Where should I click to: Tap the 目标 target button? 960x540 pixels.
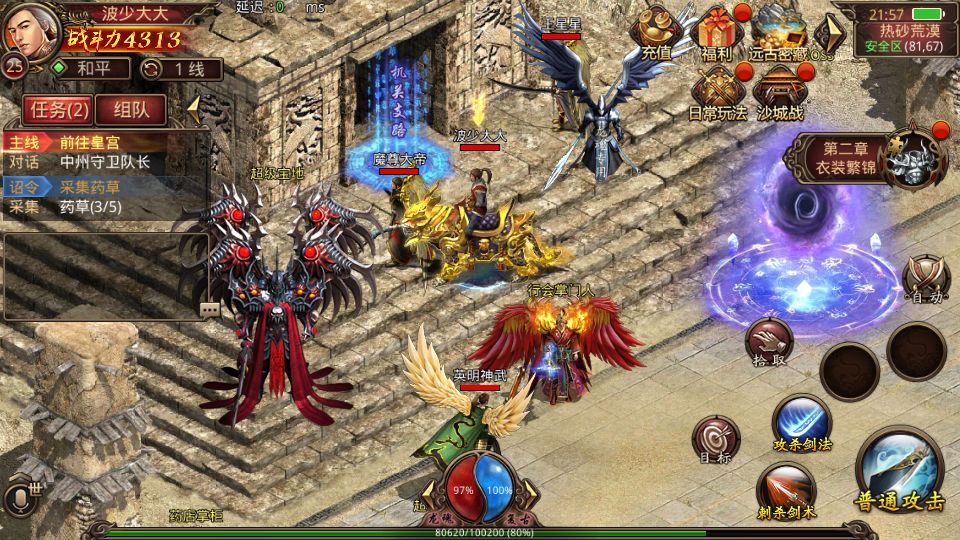[x=716, y=441]
